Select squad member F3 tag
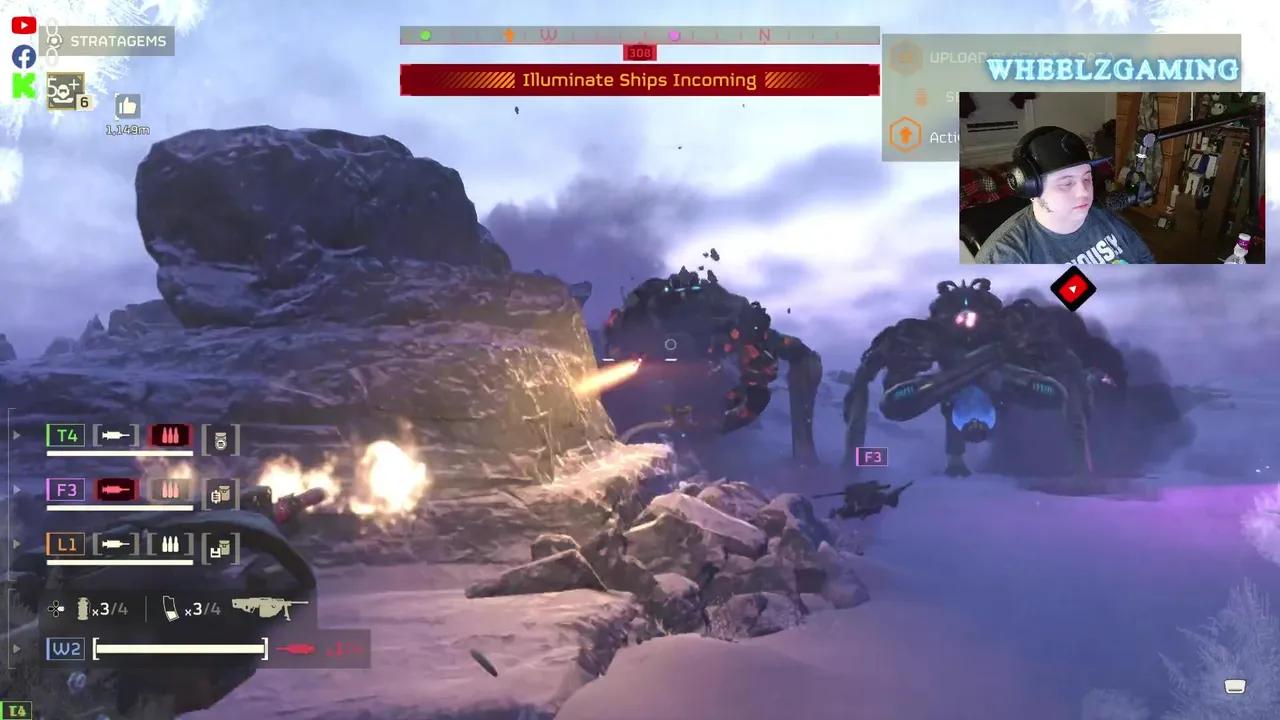Screen dimensions: 1280x720 coord(66,490)
